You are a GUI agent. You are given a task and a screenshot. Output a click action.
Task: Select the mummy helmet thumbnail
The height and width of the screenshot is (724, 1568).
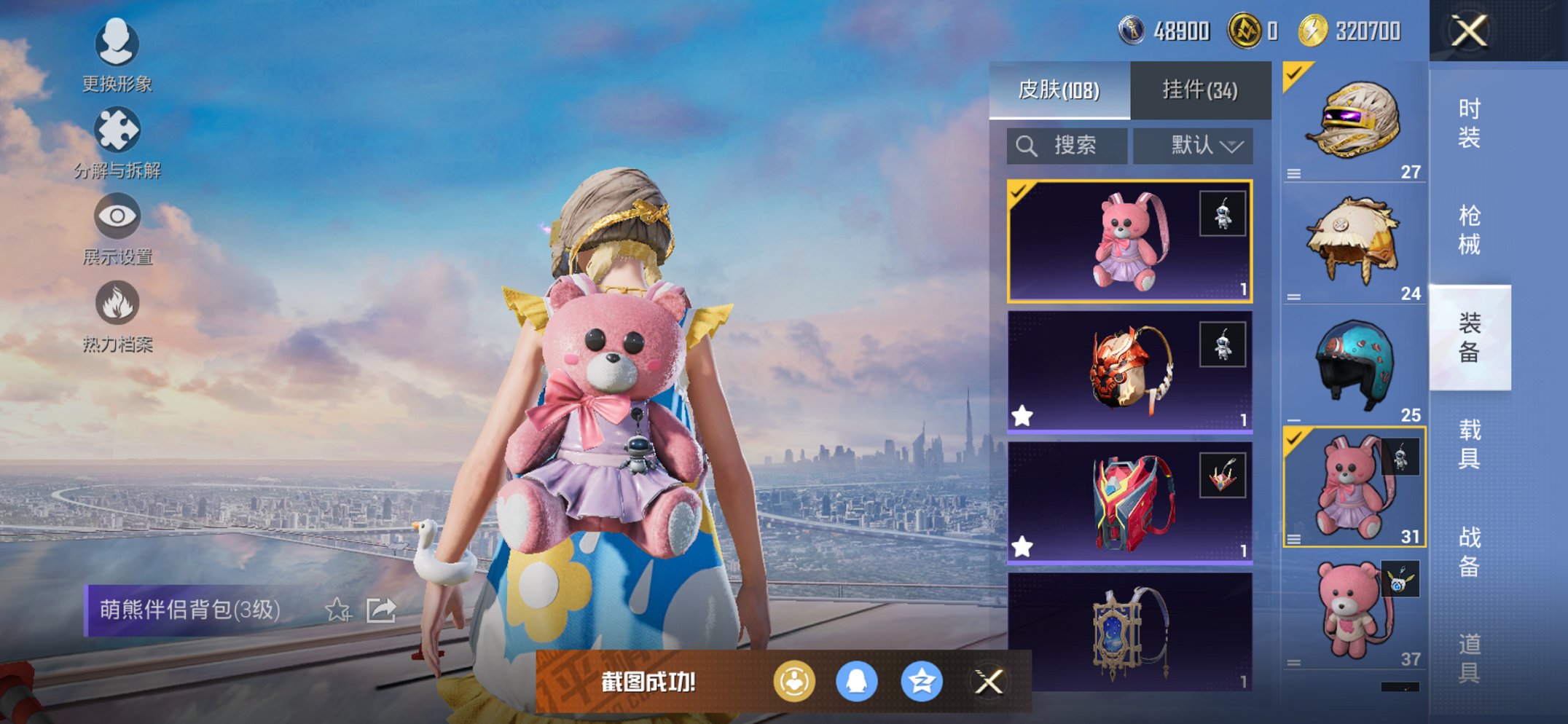pos(1354,120)
